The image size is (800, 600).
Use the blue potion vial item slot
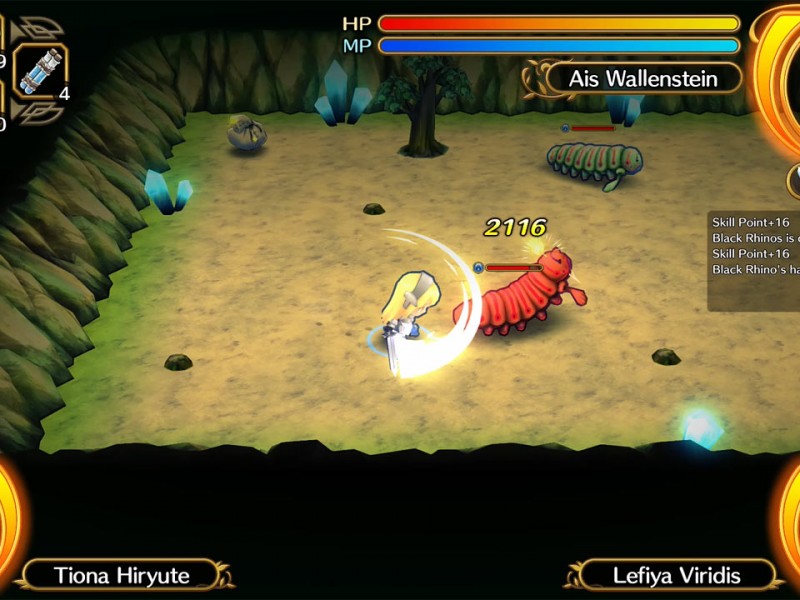[x=40, y=72]
